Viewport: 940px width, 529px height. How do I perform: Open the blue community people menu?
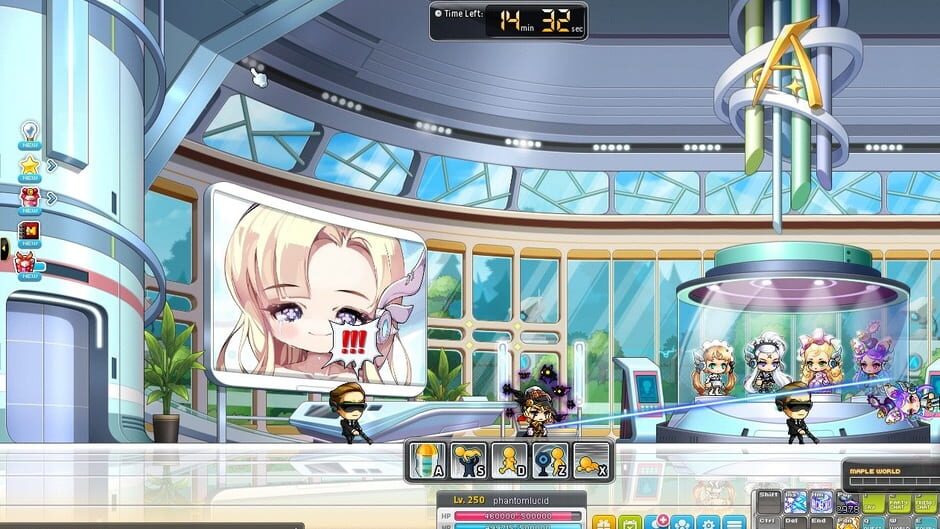(x=682, y=522)
